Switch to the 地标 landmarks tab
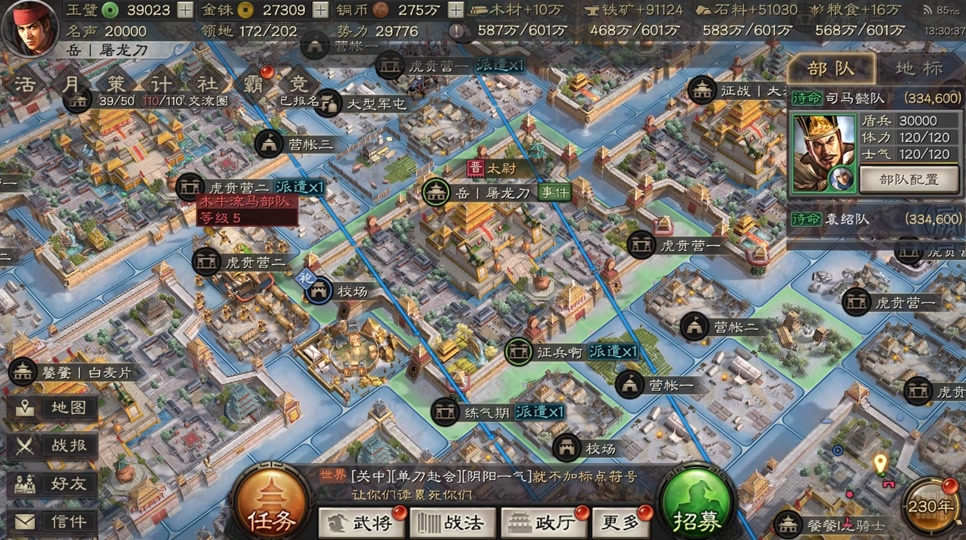Viewport: 966px width, 540px height. [918, 68]
